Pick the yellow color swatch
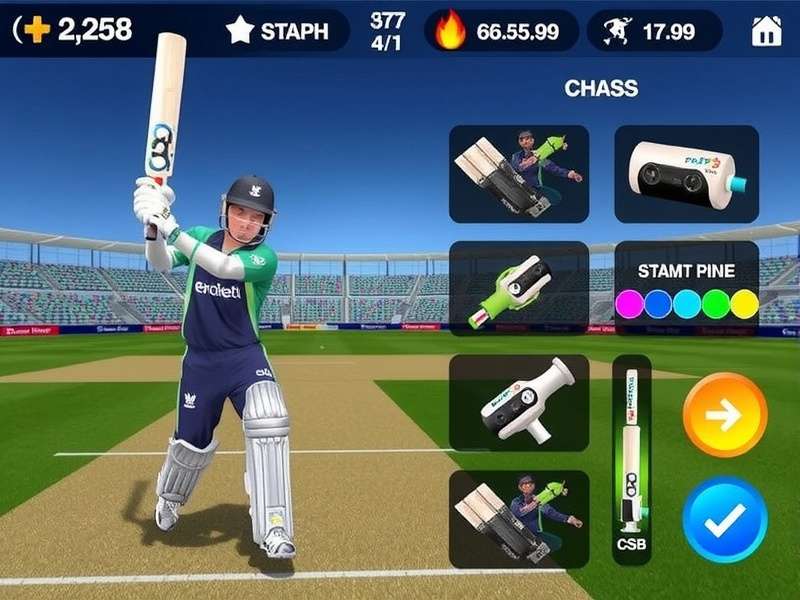Image resolution: width=800 pixels, height=600 pixels. click(743, 304)
